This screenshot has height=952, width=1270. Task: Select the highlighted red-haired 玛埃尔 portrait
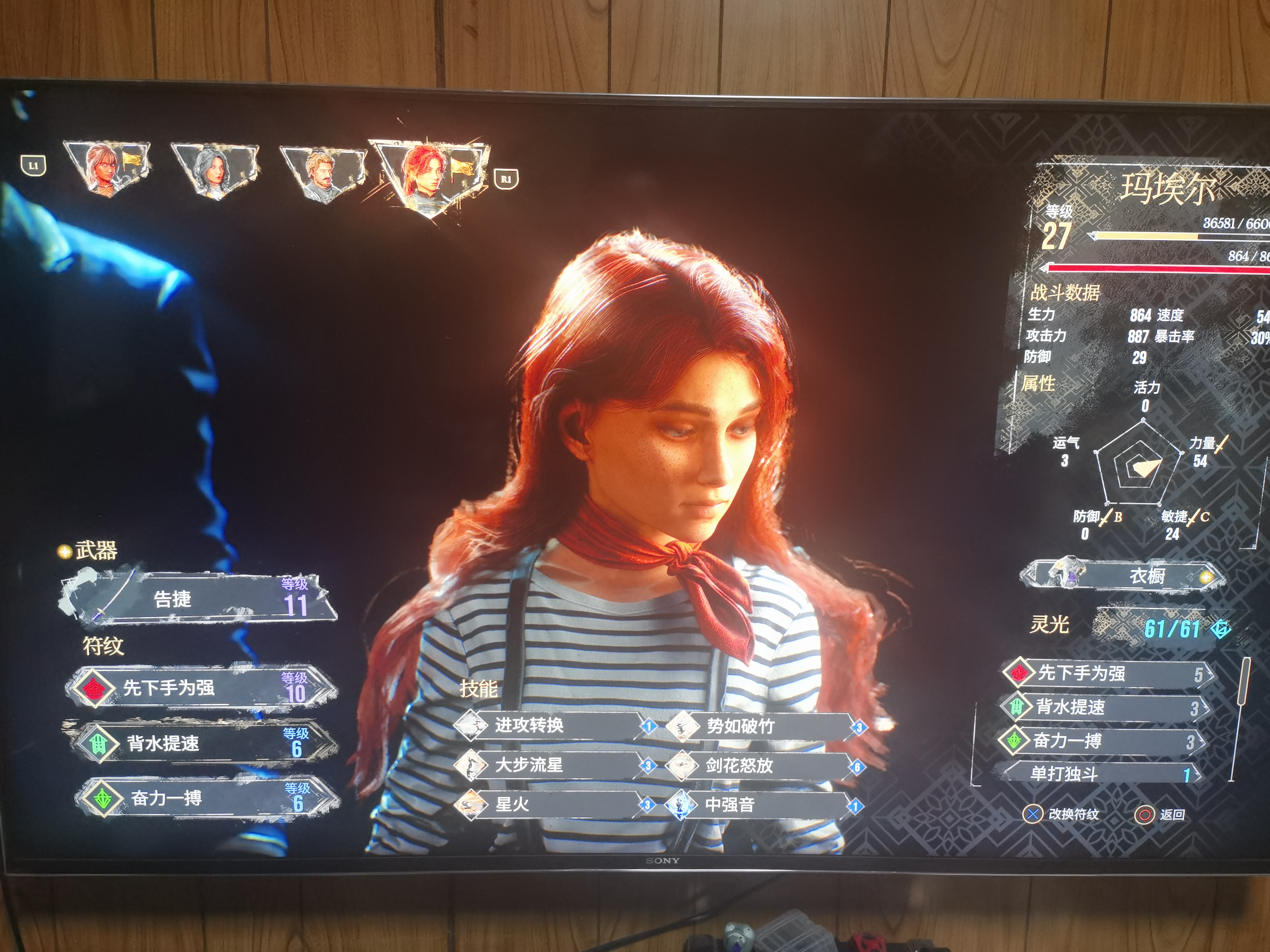(x=429, y=174)
